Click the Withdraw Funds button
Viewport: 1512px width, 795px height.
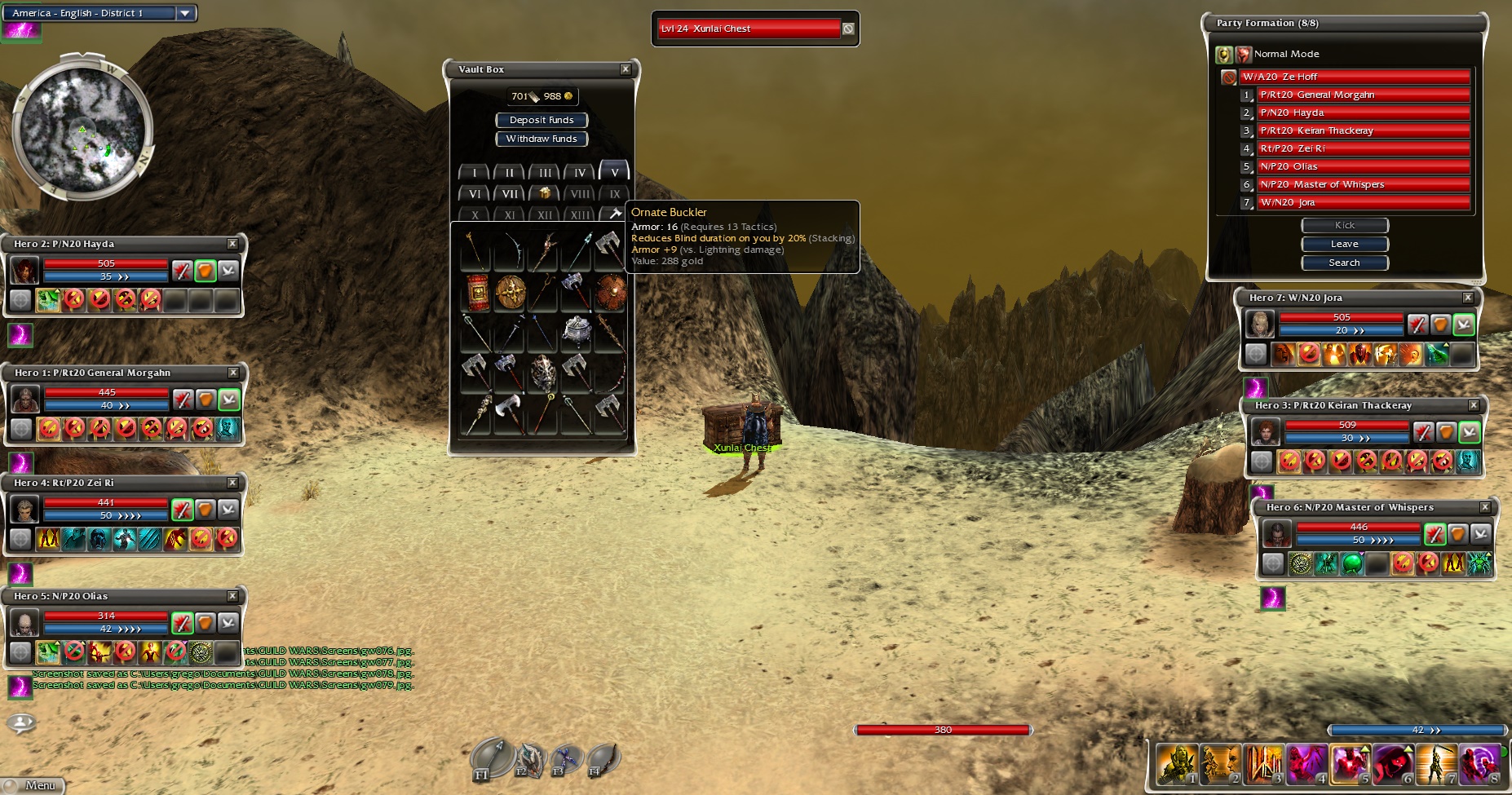(542, 139)
